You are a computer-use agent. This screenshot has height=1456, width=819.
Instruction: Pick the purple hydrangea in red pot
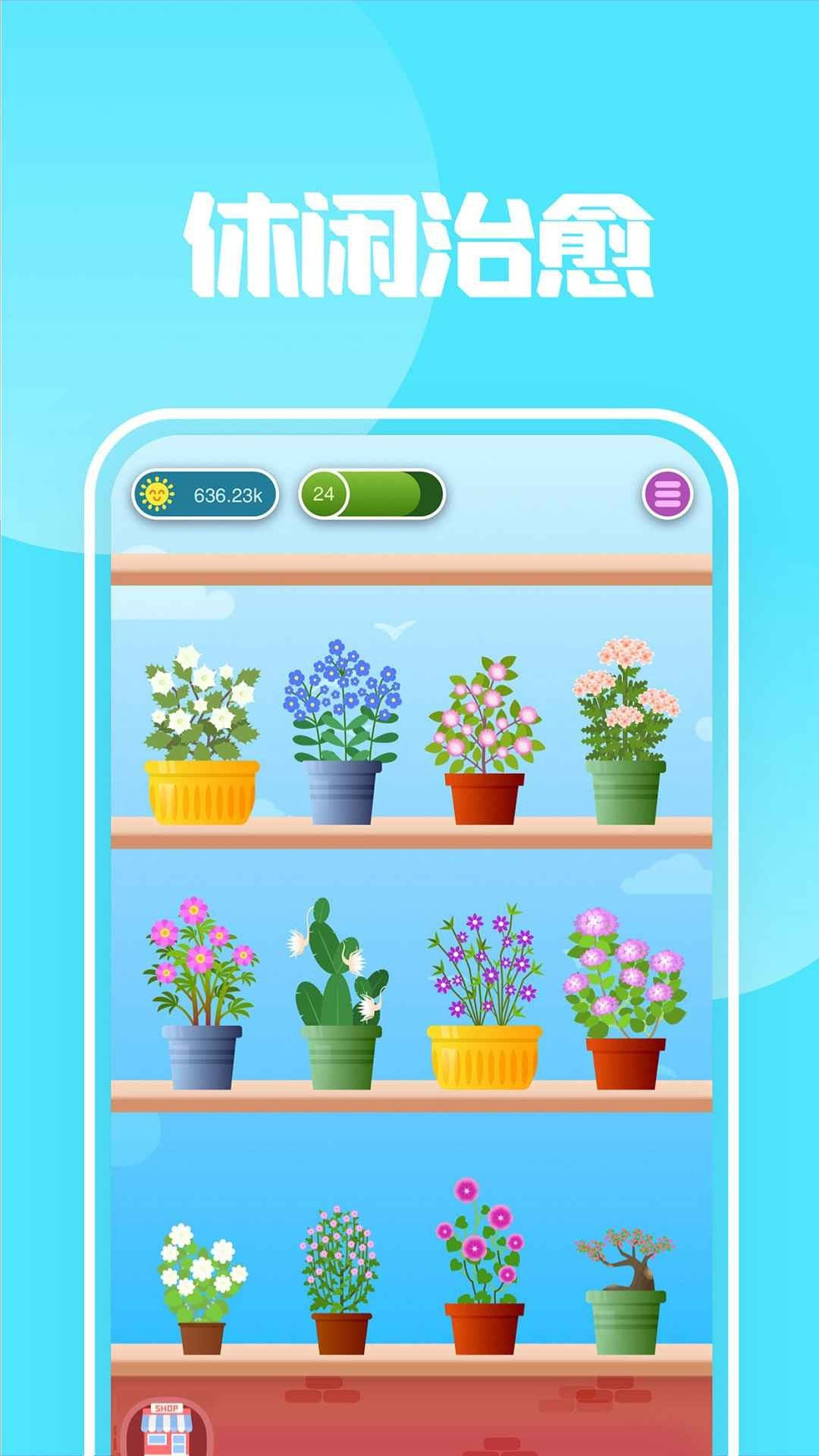point(625,999)
